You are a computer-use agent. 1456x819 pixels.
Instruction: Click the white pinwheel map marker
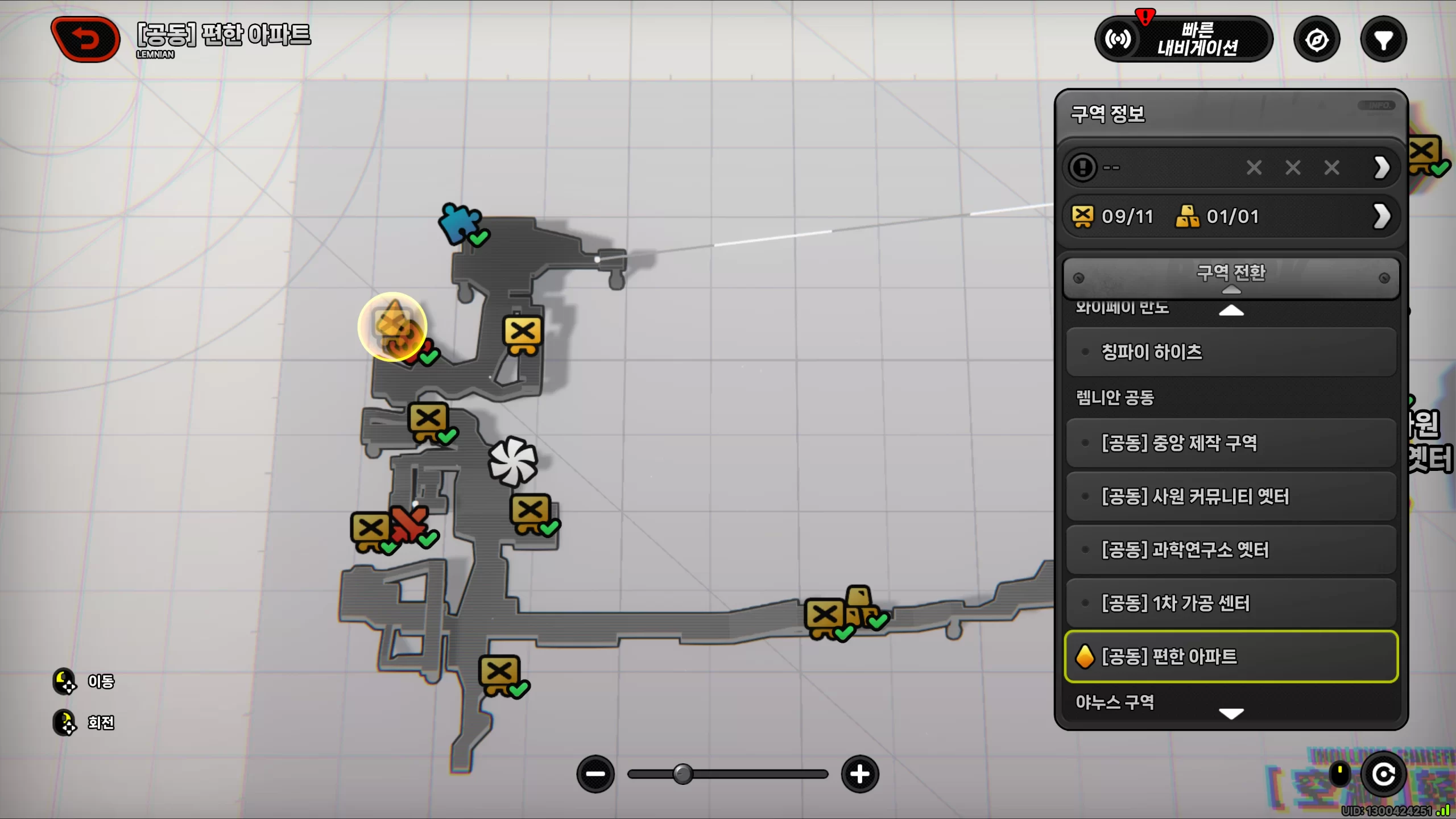click(512, 461)
